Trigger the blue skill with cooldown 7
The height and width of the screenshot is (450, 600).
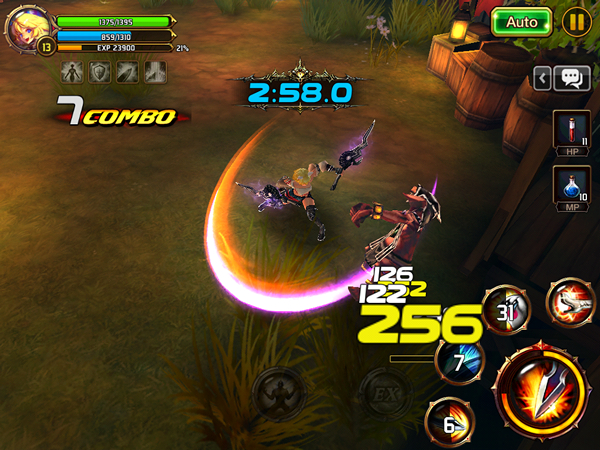coord(460,362)
